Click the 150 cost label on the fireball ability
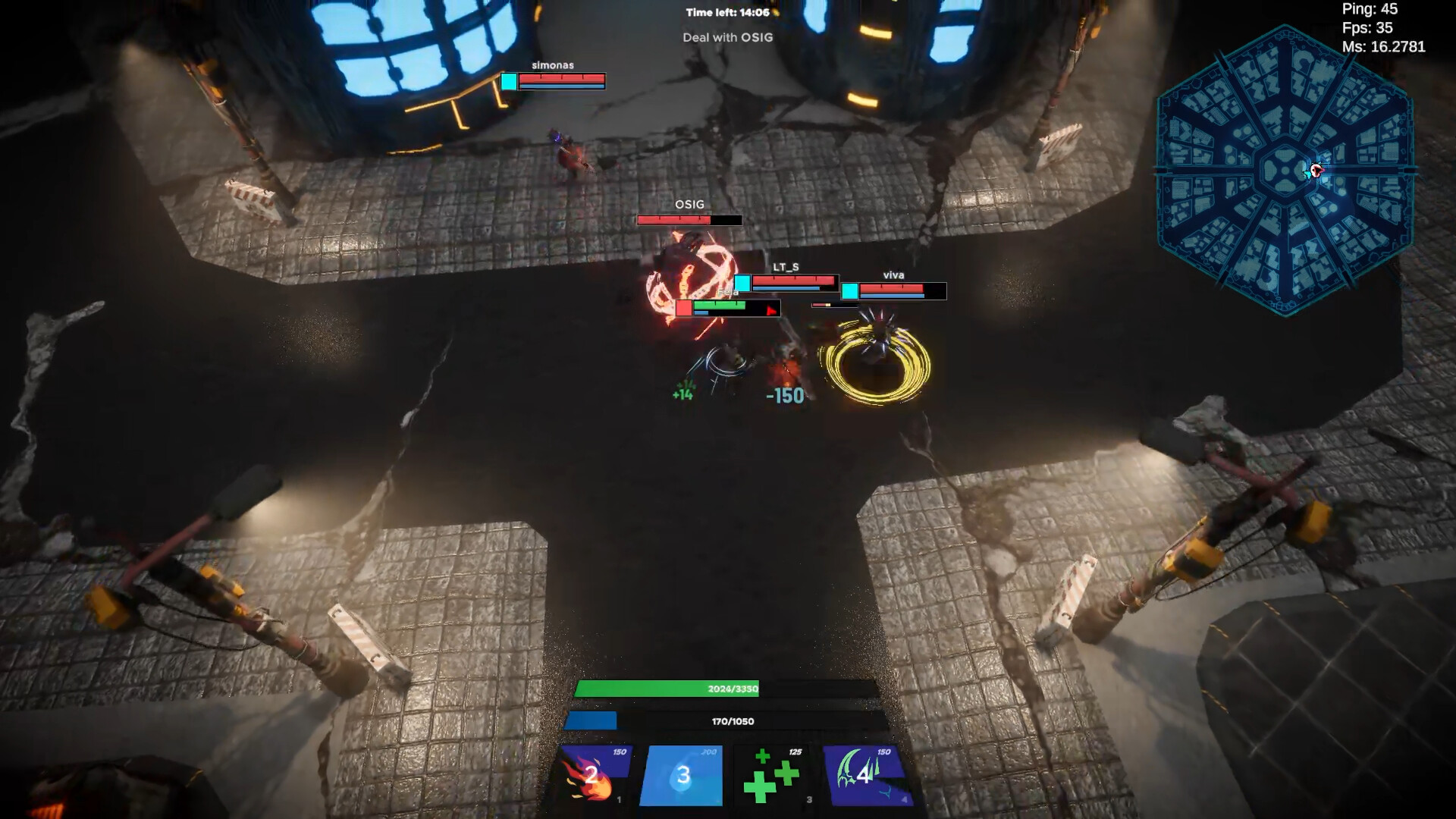1456x819 pixels. click(619, 752)
